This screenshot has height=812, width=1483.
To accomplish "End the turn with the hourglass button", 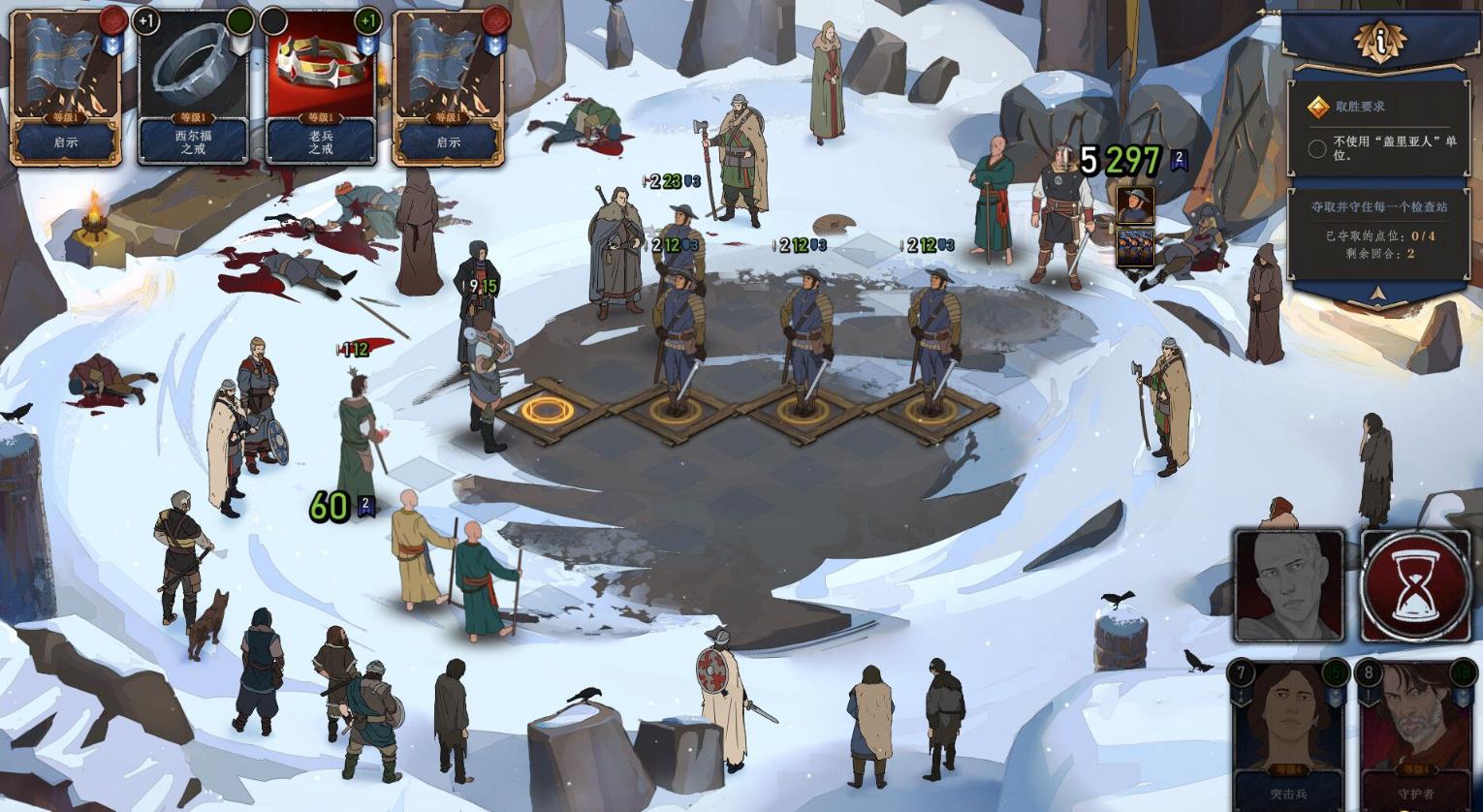I will (x=1416, y=584).
